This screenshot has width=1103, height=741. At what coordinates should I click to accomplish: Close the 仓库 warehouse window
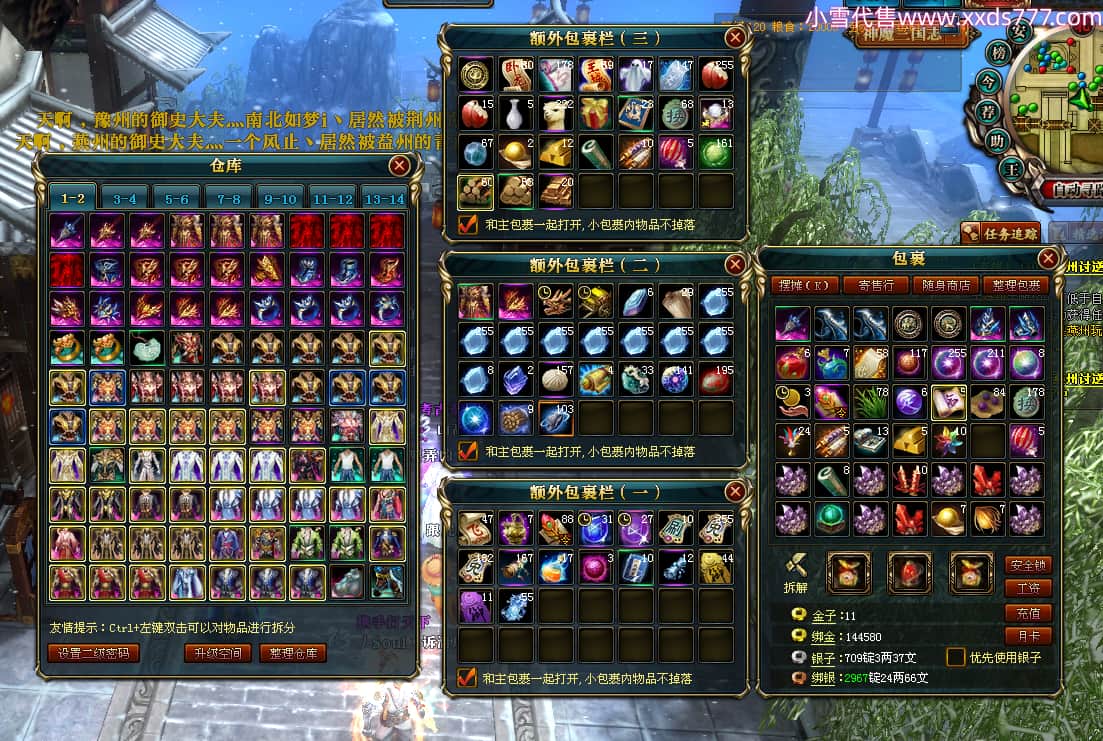[x=399, y=165]
